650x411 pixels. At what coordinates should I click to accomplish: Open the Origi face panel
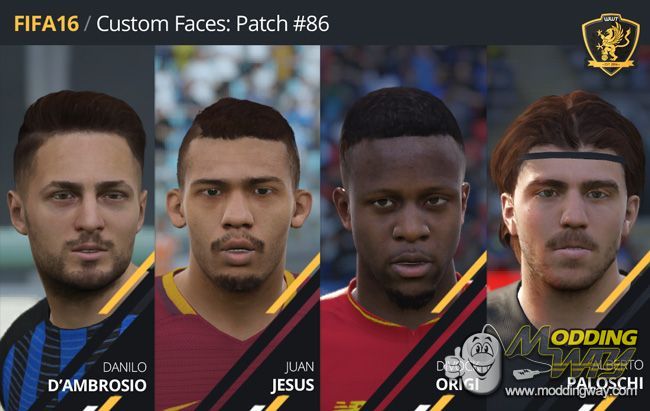click(402, 220)
